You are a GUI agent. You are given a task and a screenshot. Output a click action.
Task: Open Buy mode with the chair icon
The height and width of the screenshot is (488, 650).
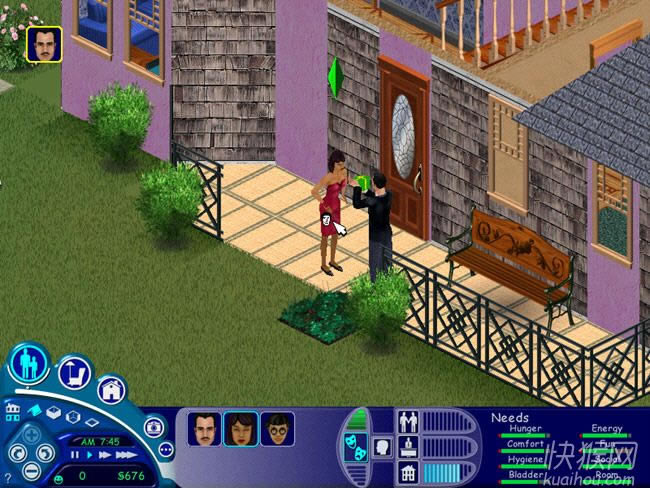(x=75, y=373)
